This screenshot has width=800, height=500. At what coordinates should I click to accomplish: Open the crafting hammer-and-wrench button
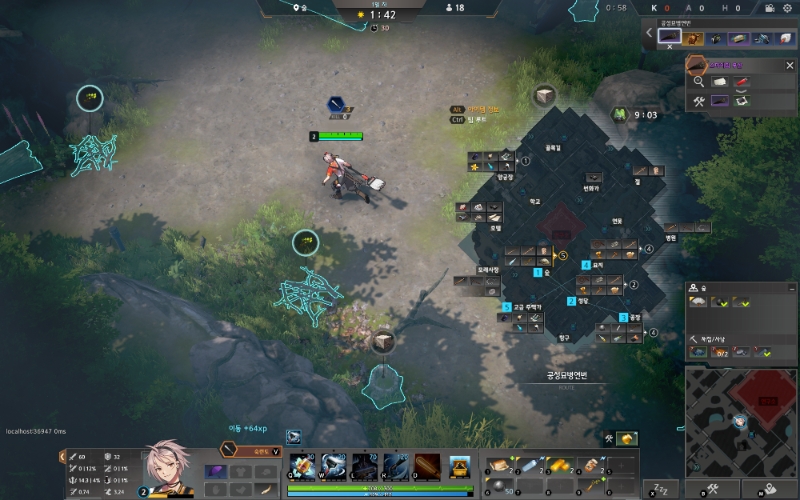click(x=714, y=489)
